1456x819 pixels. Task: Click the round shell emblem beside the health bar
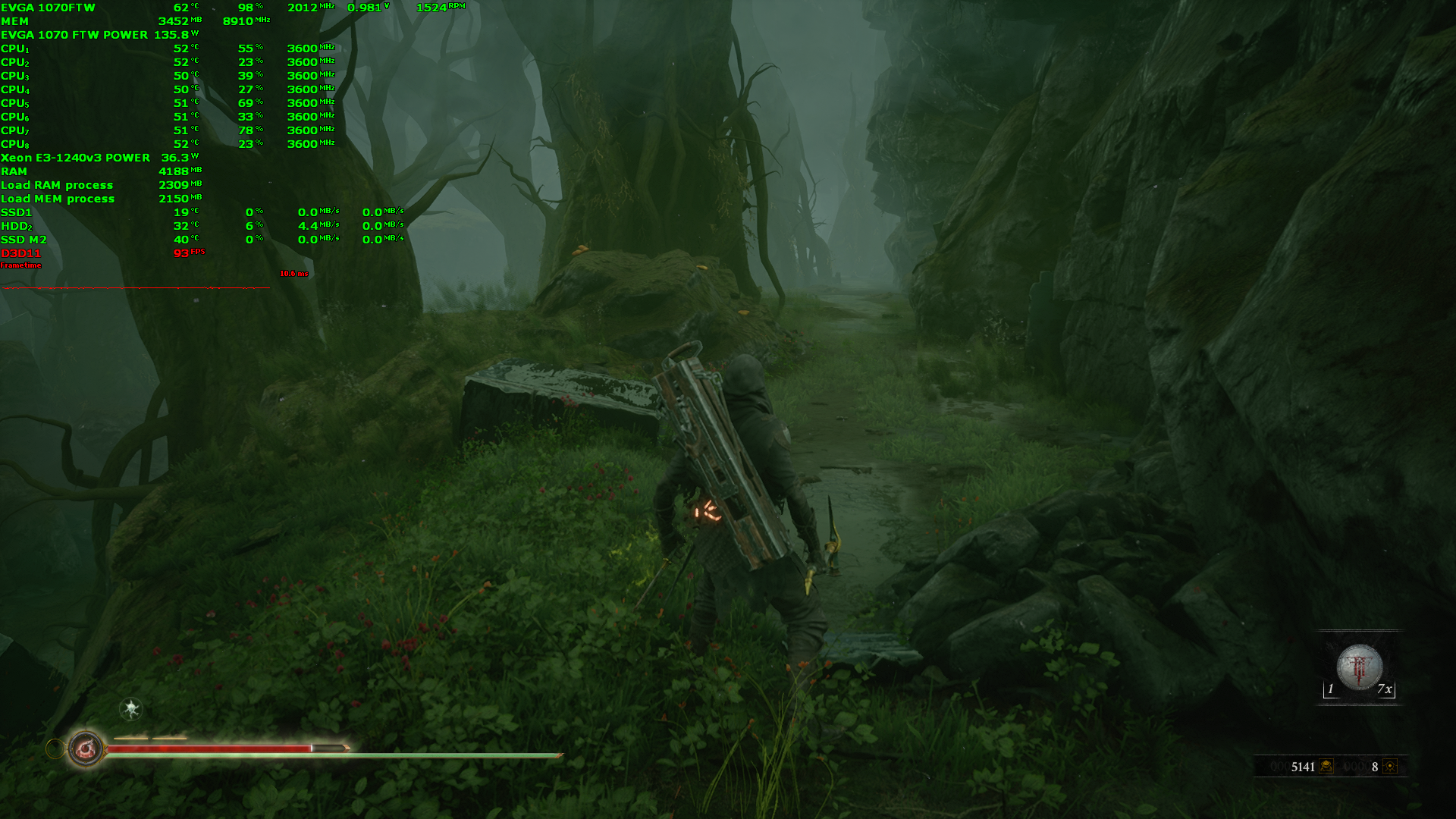point(86,749)
